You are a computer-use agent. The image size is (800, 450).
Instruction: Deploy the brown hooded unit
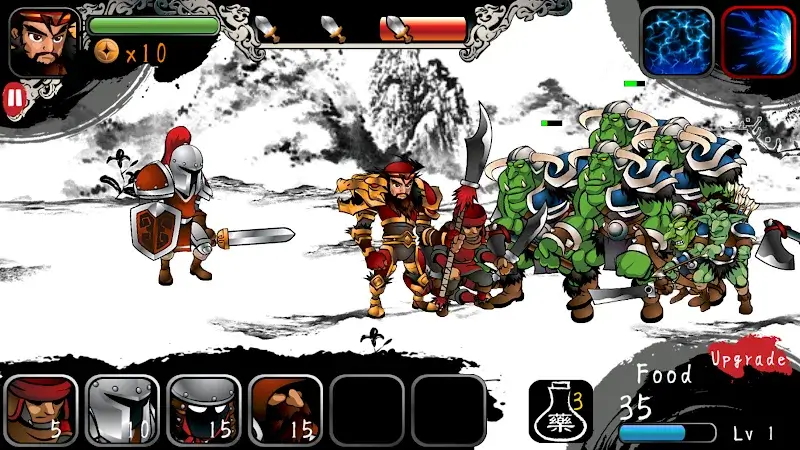(286, 408)
